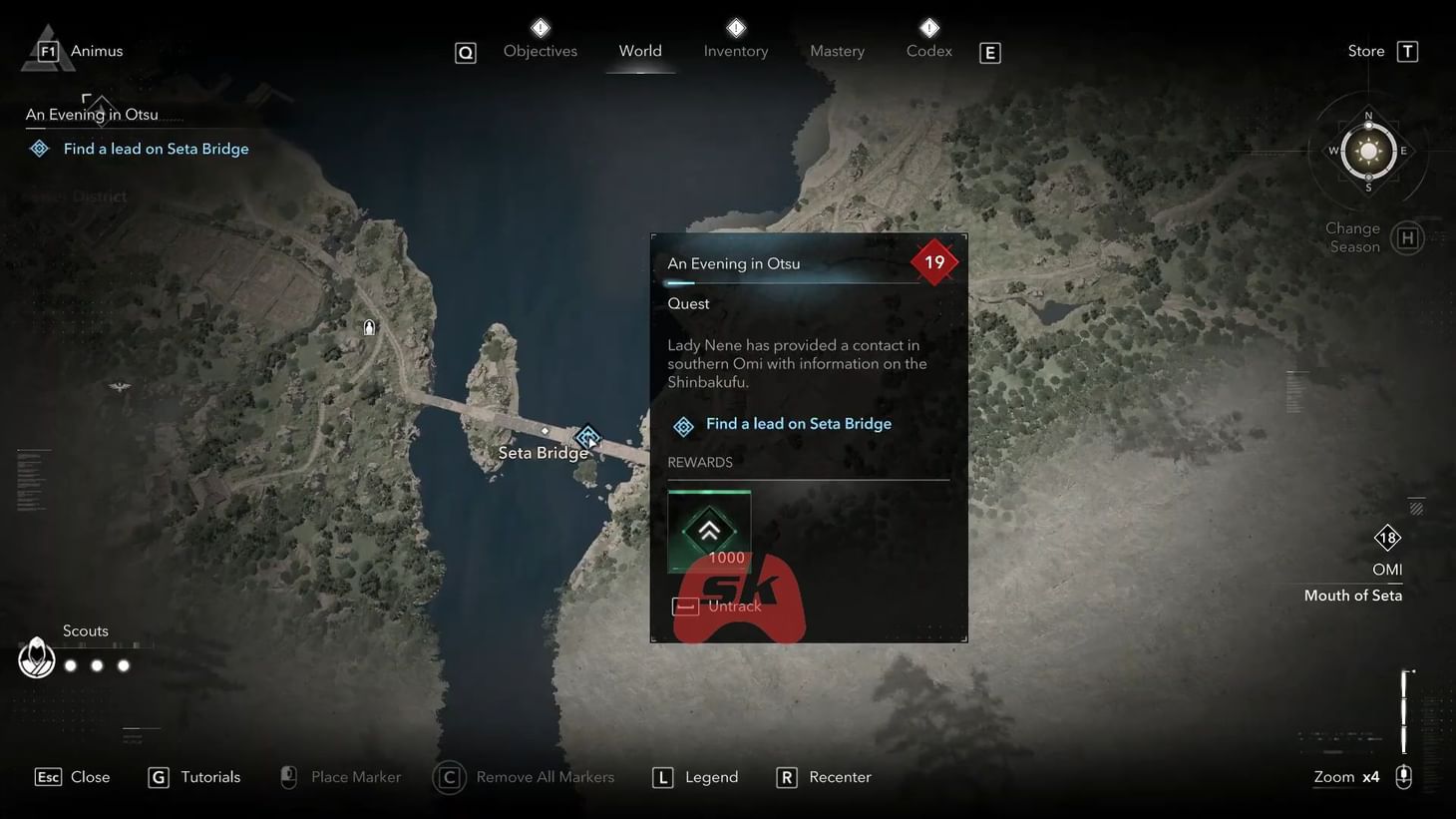Click the Place Marker pin icon
The height and width of the screenshot is (819, 1456).
click(x=288, y=776)
